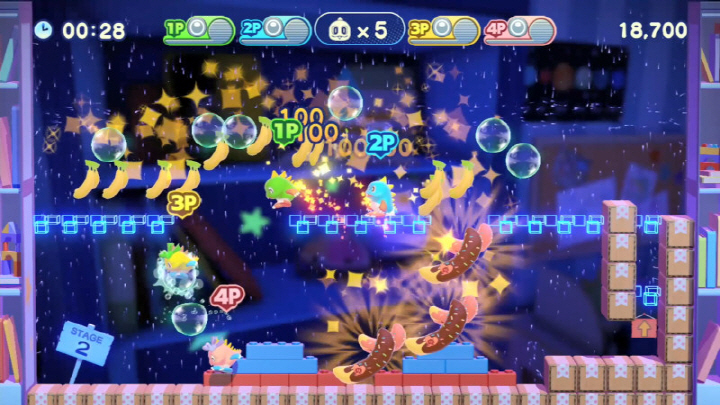Click the pink 4P status panel
This screenshot has width=720, height=405.
pyautogui.click(x=519, y=30)
